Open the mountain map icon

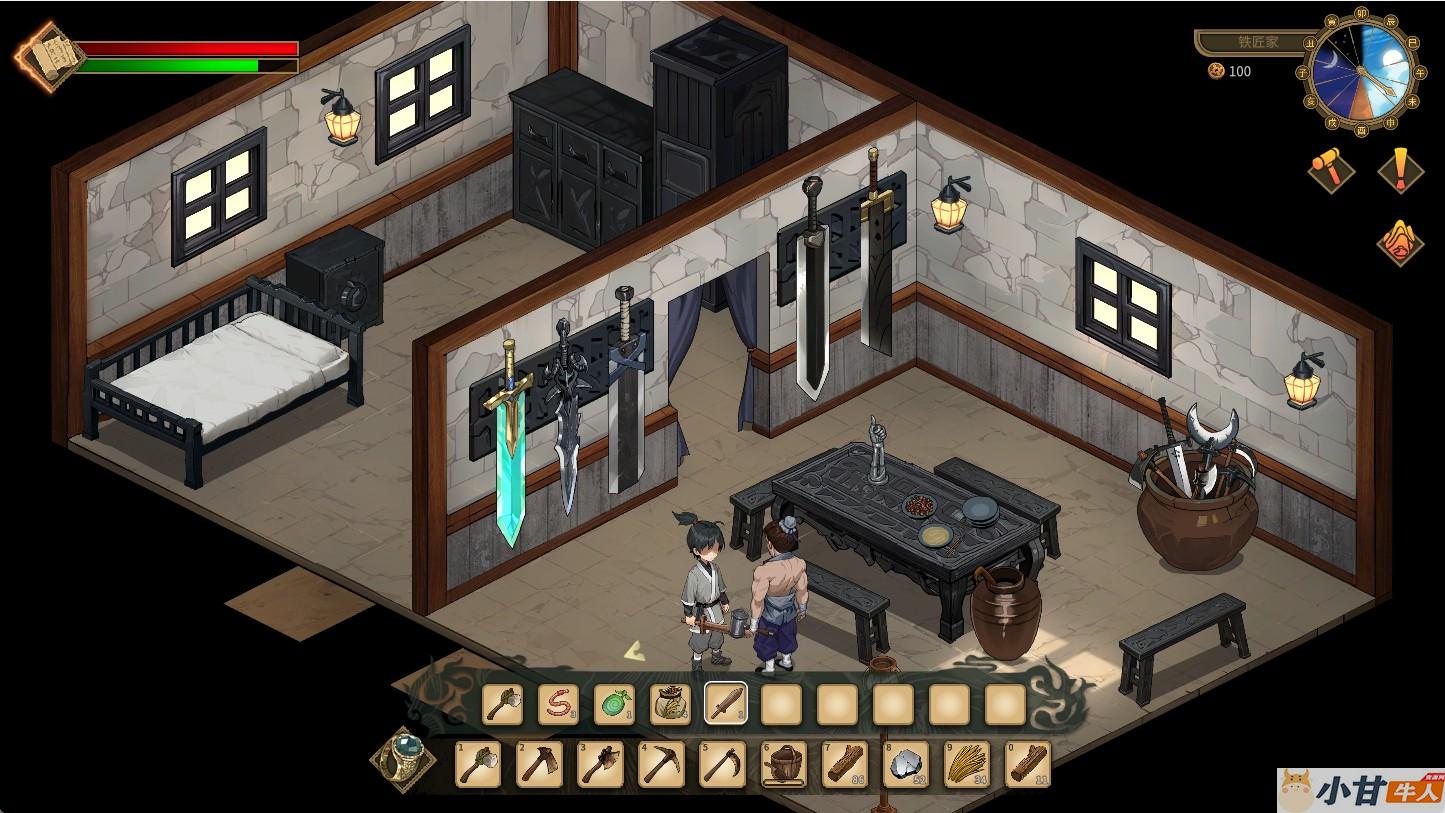(x=1400, y=240)
